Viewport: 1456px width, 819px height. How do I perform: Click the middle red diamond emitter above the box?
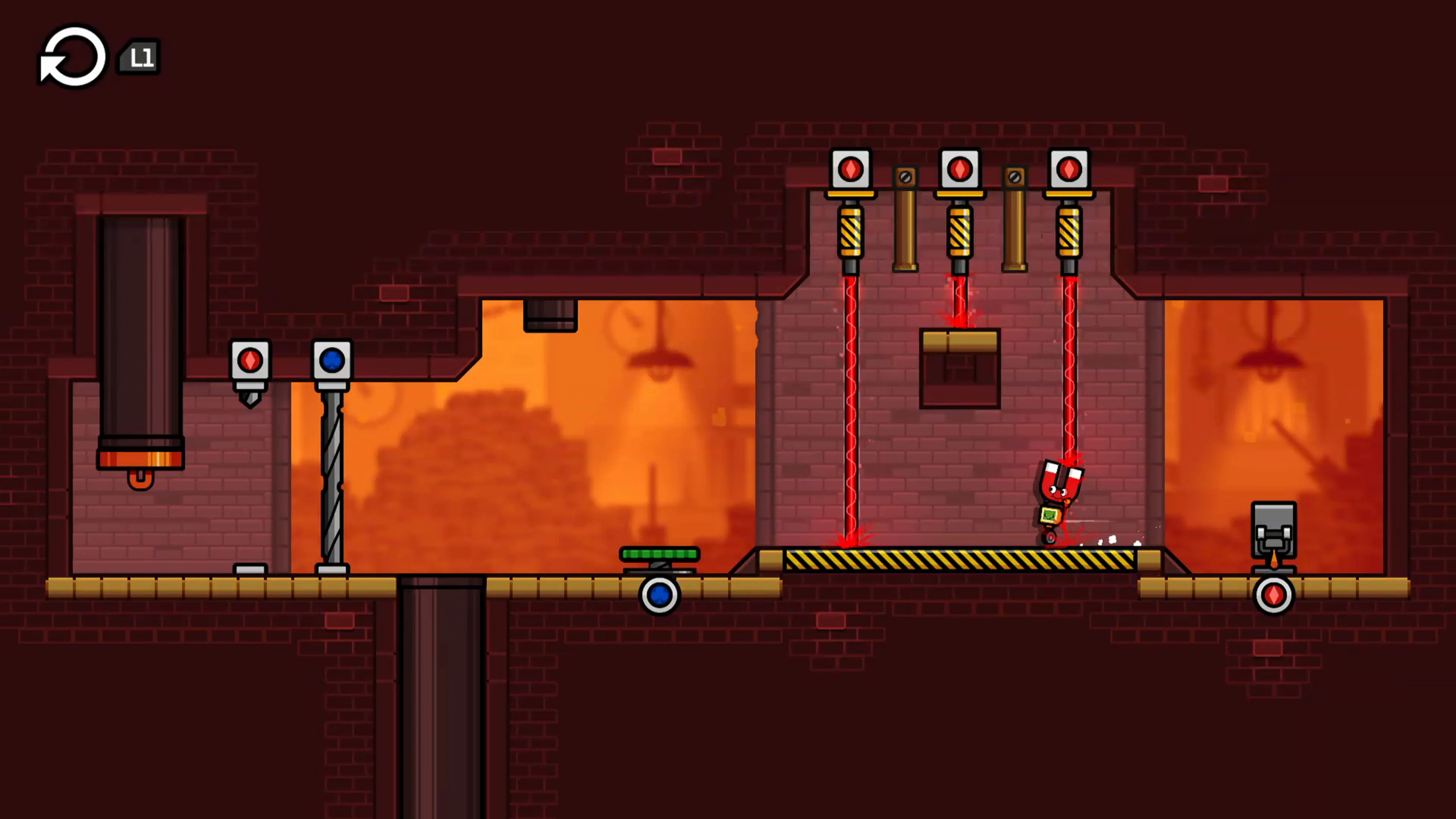pos(960,169)
